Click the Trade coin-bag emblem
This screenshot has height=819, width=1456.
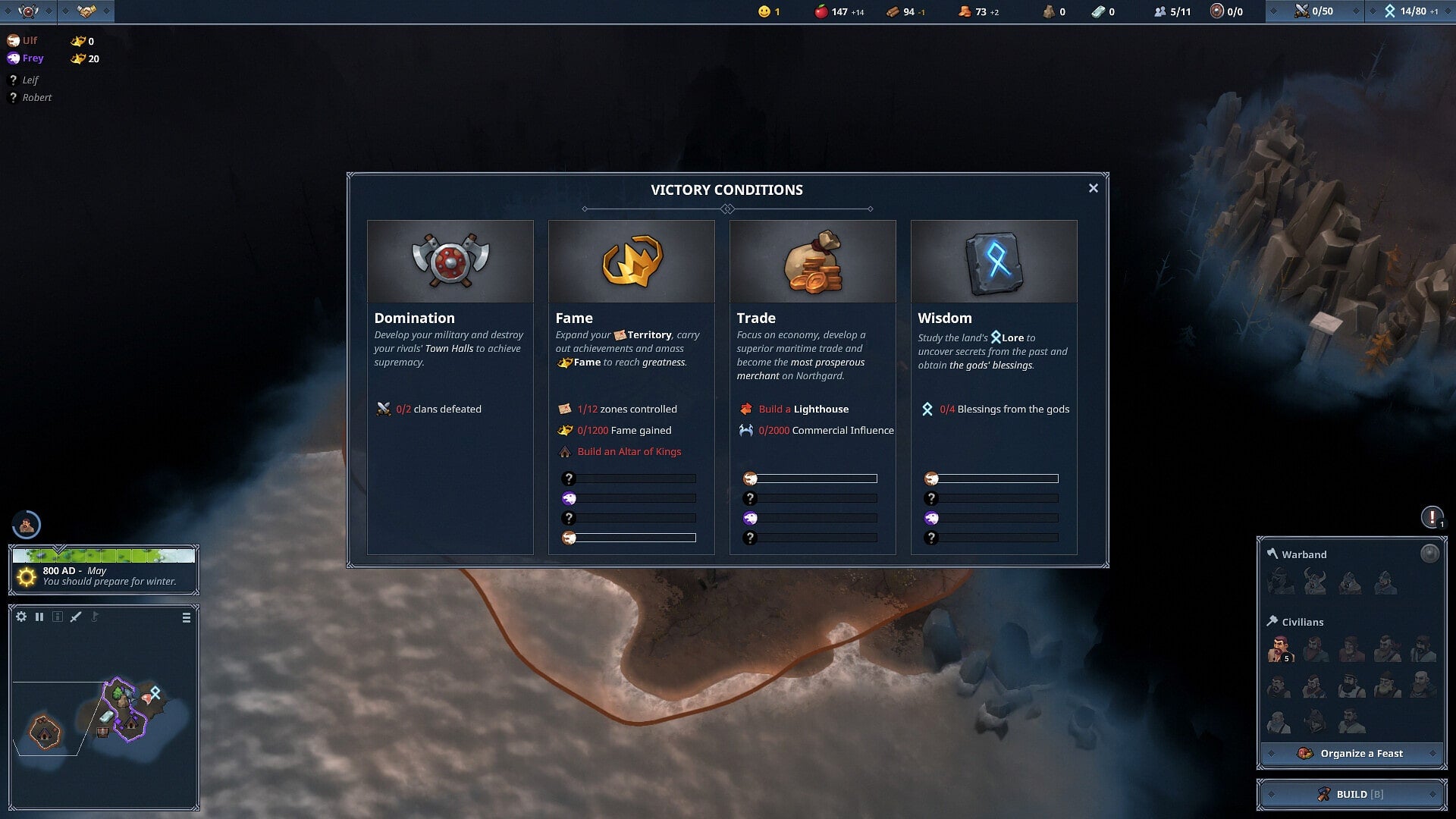812,261
